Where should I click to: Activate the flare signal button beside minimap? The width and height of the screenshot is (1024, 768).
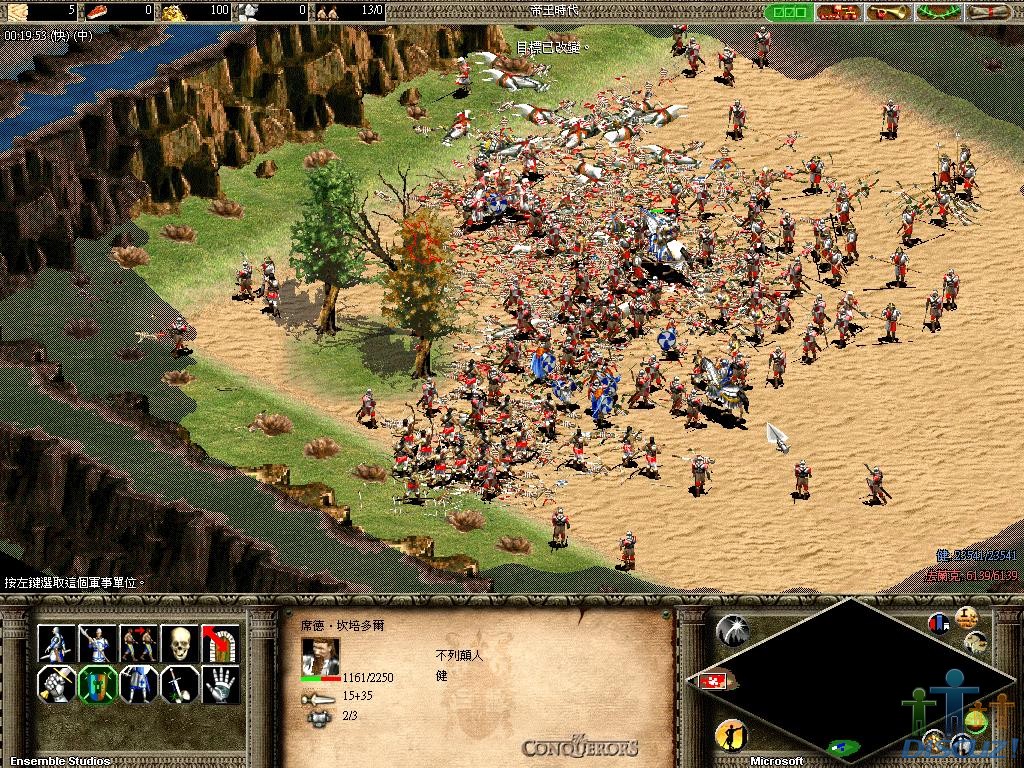tap(732, 628)
